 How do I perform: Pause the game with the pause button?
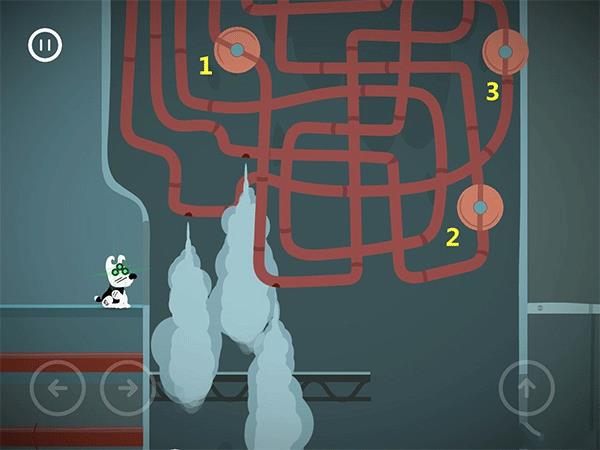[45, 45]
